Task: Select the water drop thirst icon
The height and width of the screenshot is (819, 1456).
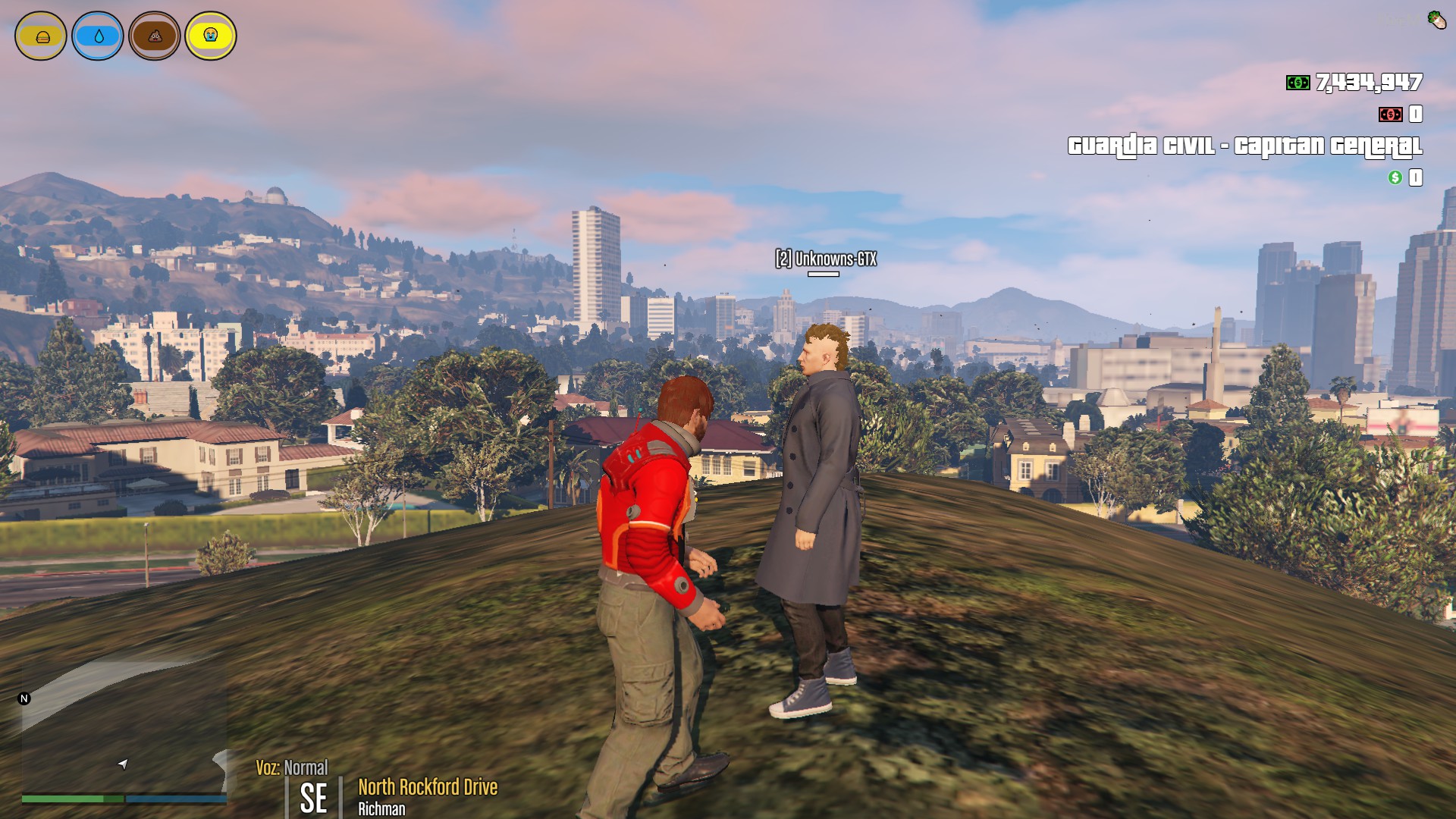Action: point(98,36)
